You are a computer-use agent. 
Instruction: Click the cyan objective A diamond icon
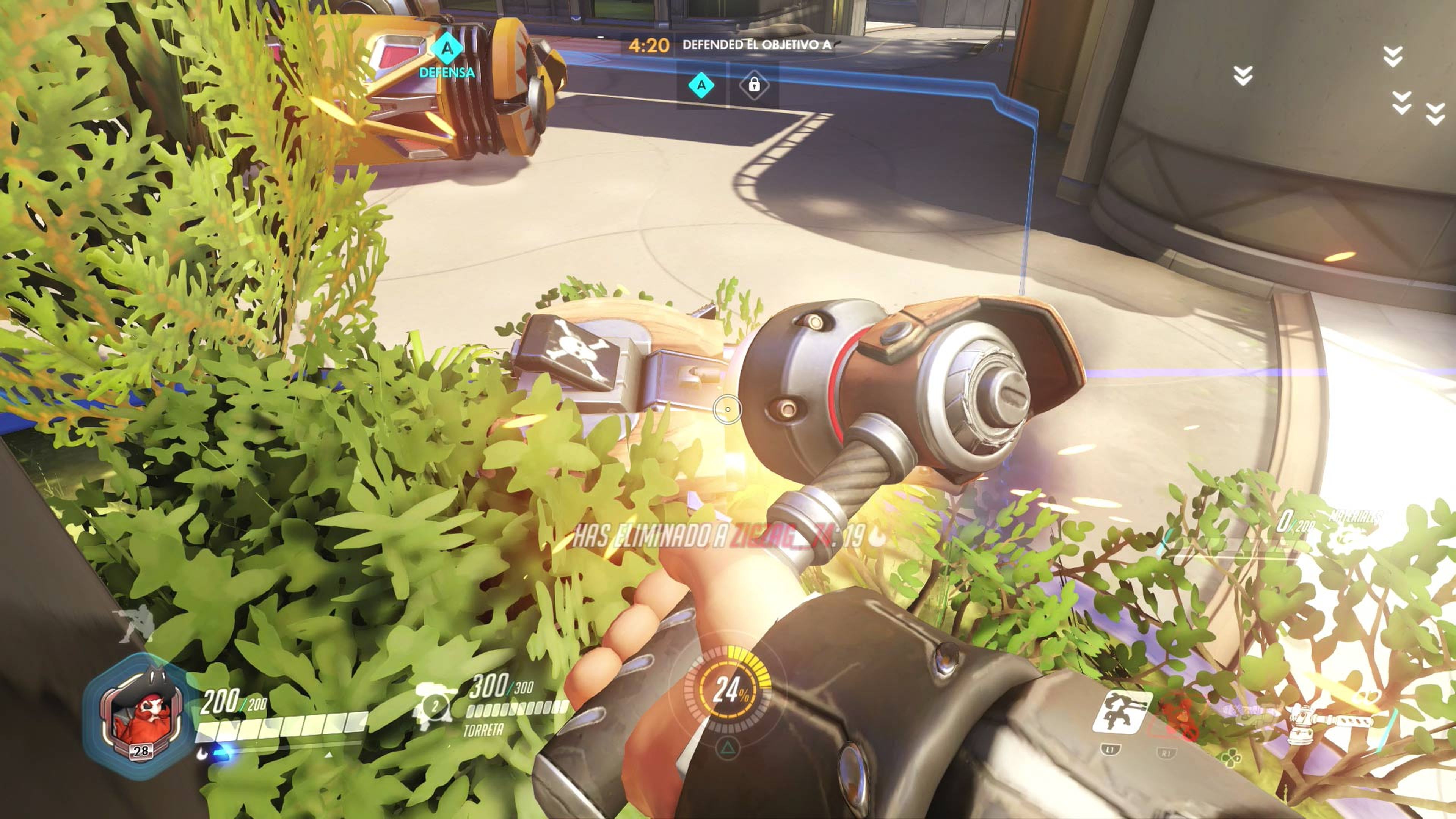click(x=701, y=86)
